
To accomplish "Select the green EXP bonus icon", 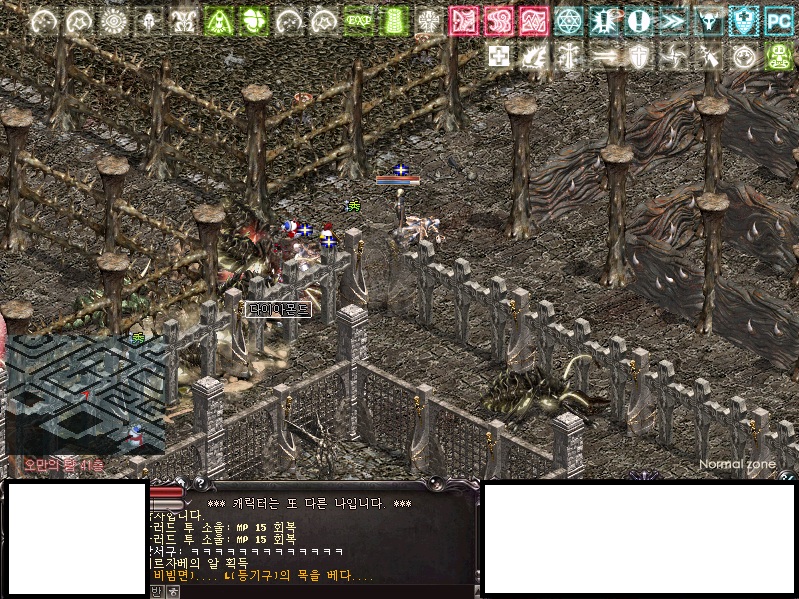I will [359, 21].
